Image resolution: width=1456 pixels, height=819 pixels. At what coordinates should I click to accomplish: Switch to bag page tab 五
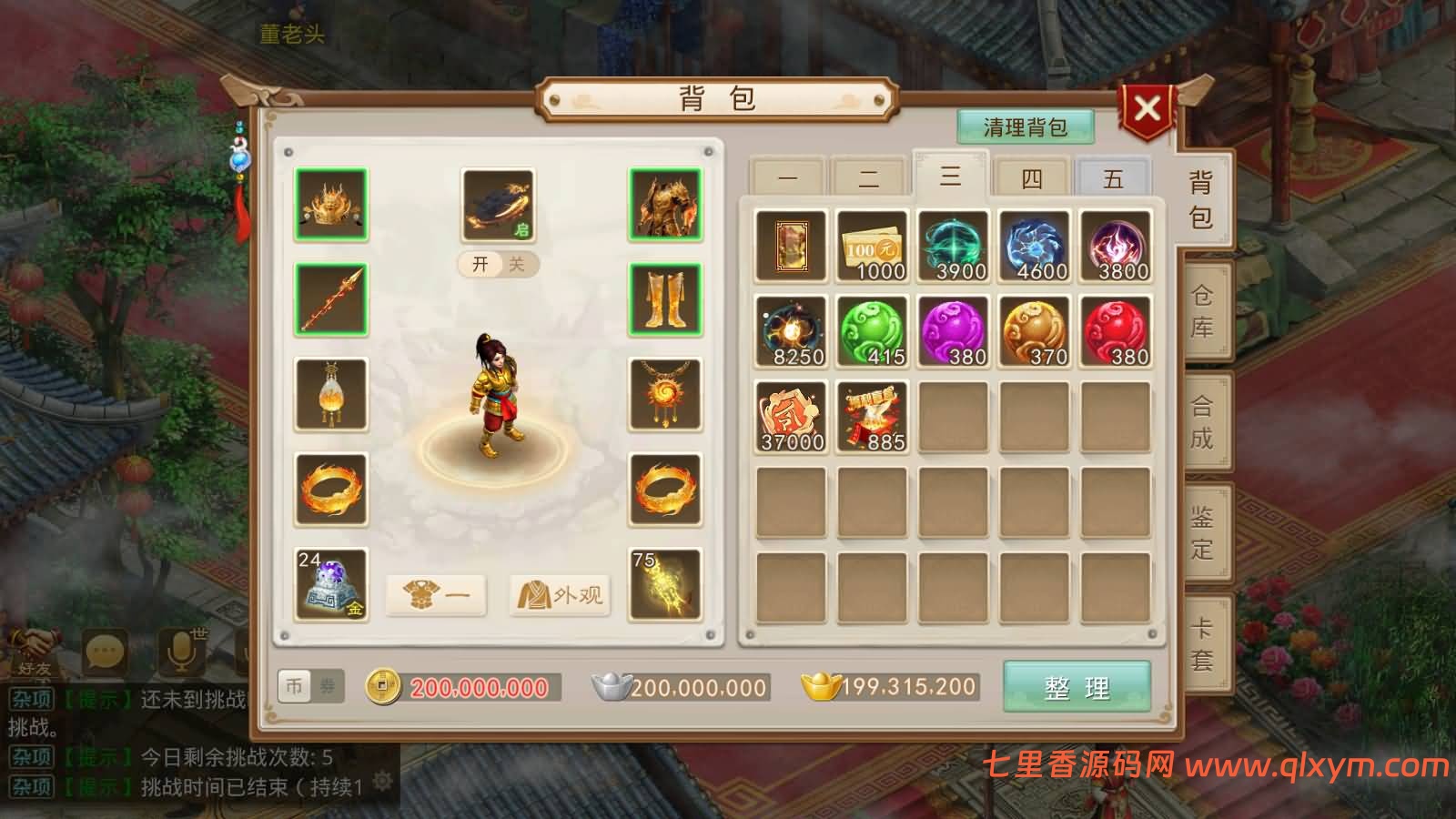[x=1112, y=178]
